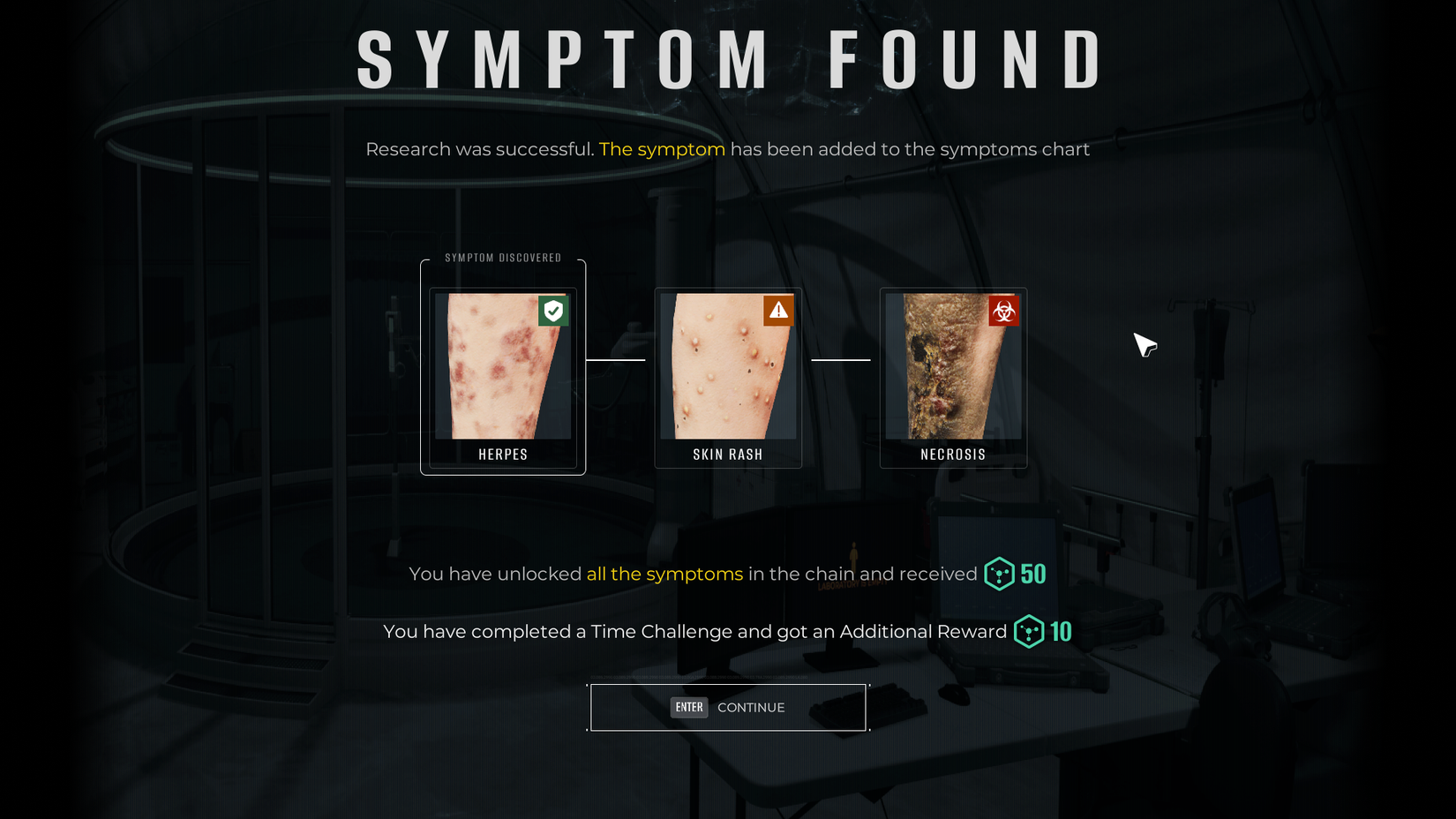Click the hexagon currency icon beside 50

coord(997,574)
